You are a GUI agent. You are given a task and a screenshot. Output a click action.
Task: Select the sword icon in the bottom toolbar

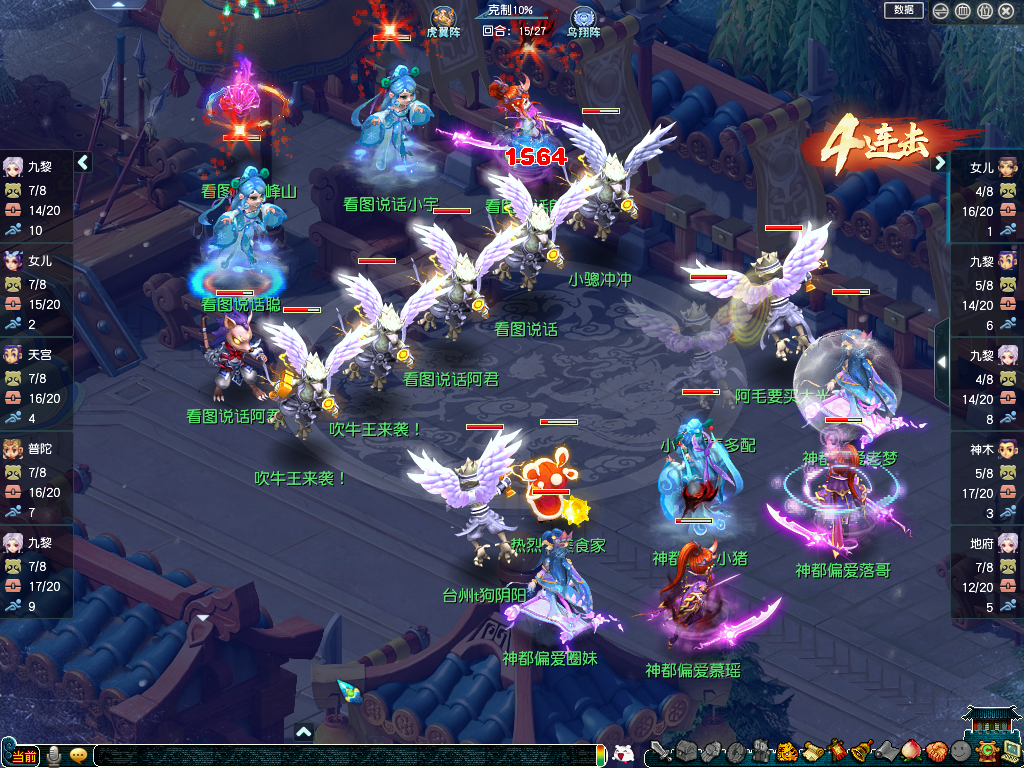659,751
